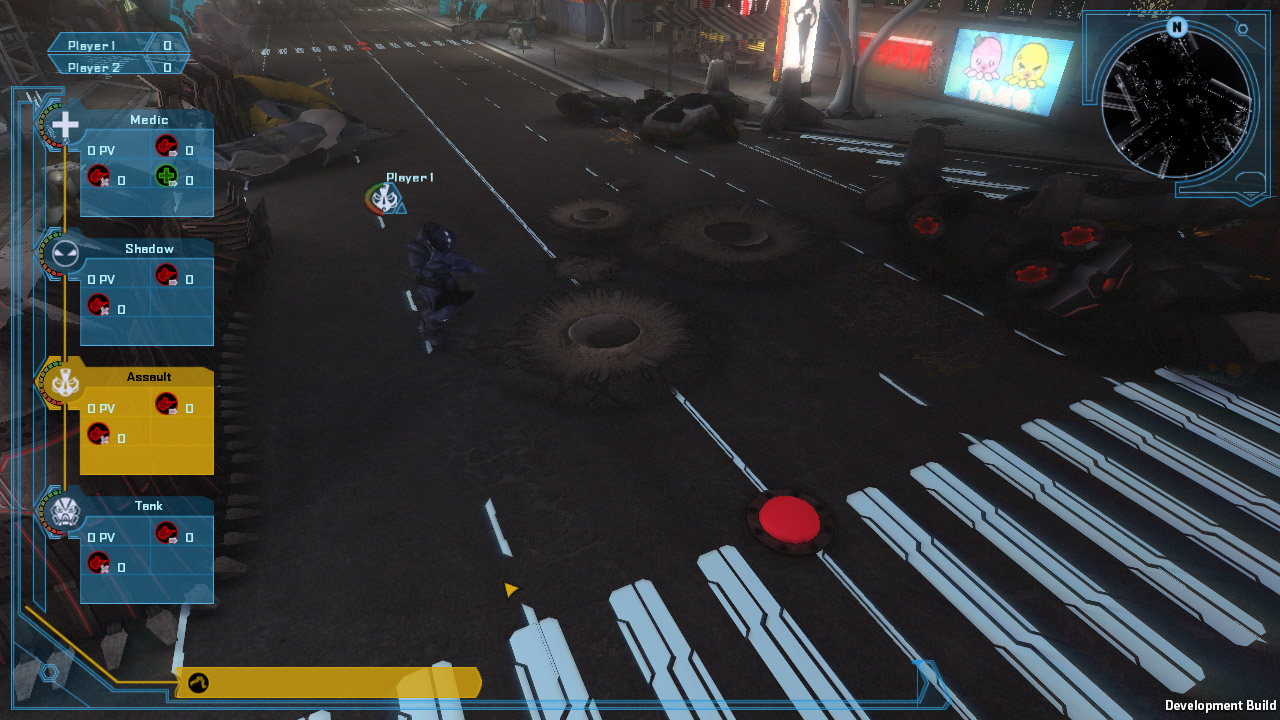Choose the highlighted Assault class panel
This screenshot has height=720, width=1280.
pos(146,422)
